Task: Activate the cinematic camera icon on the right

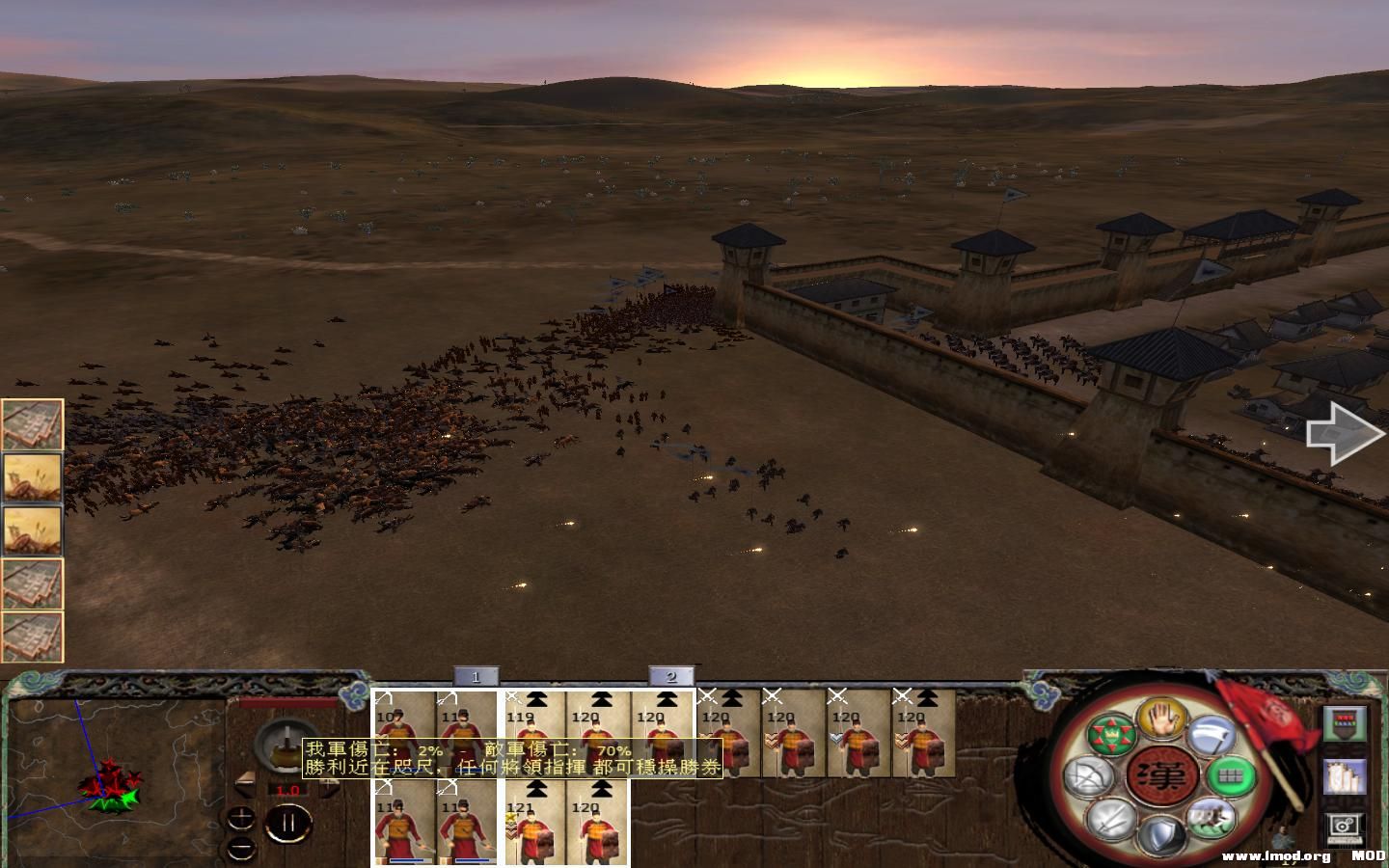Action: (1344, 827)
